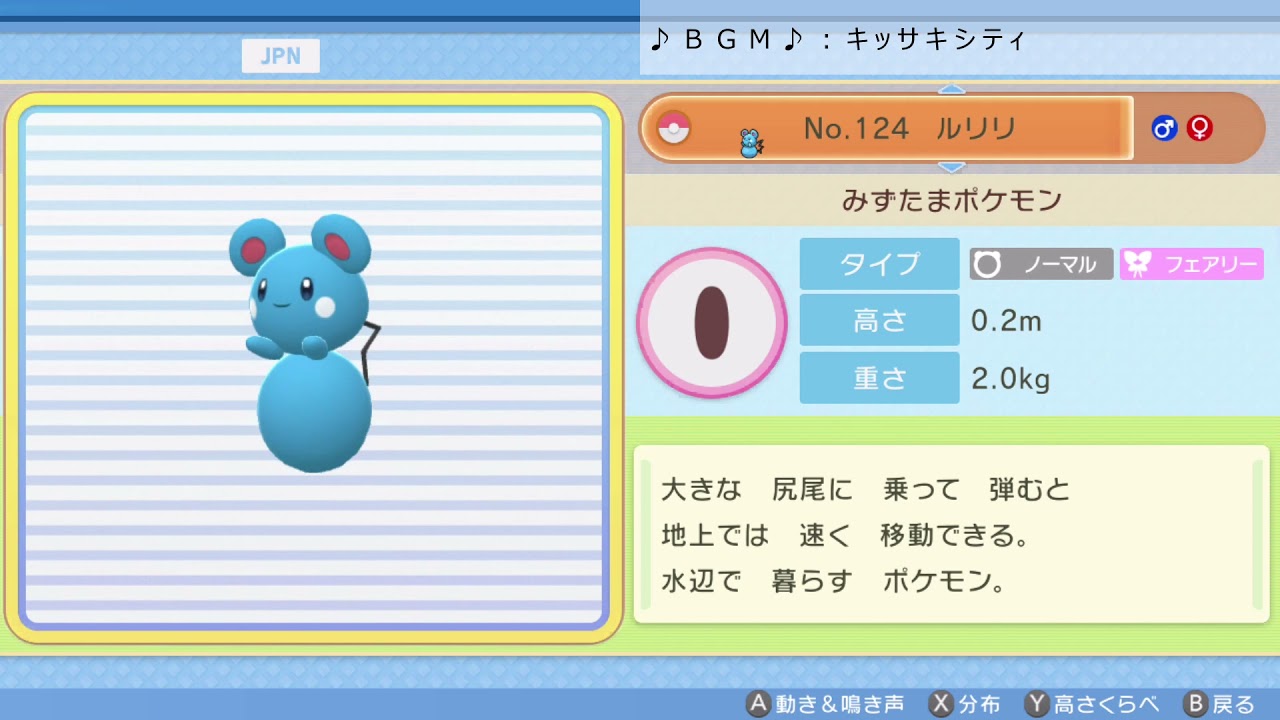Click the down arrow below the name bar

[953, 165]
